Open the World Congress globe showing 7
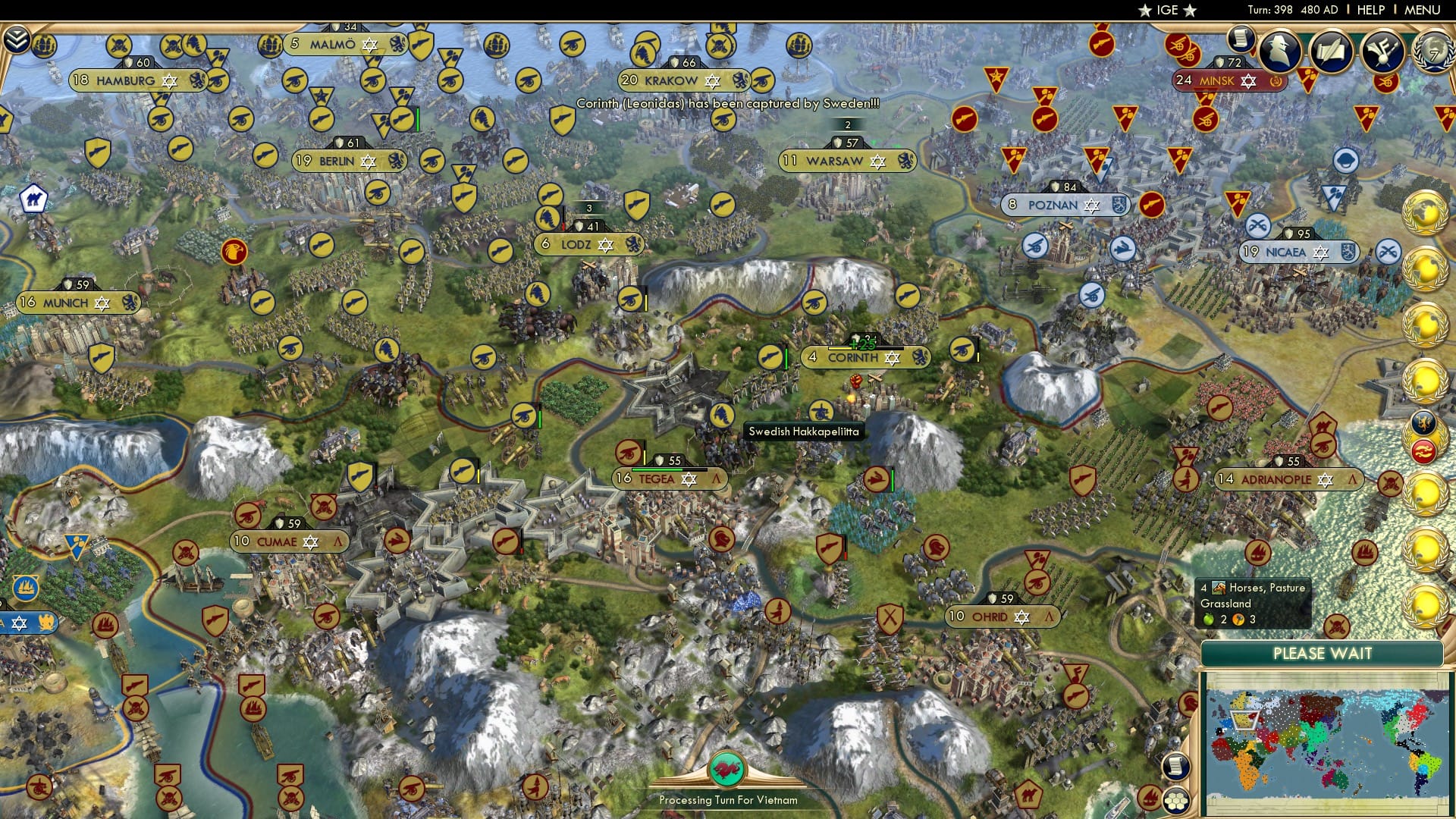Image resolution: width=1456 pixels, height=819 pixels. pyautogui.click(x=1436, y=52)
